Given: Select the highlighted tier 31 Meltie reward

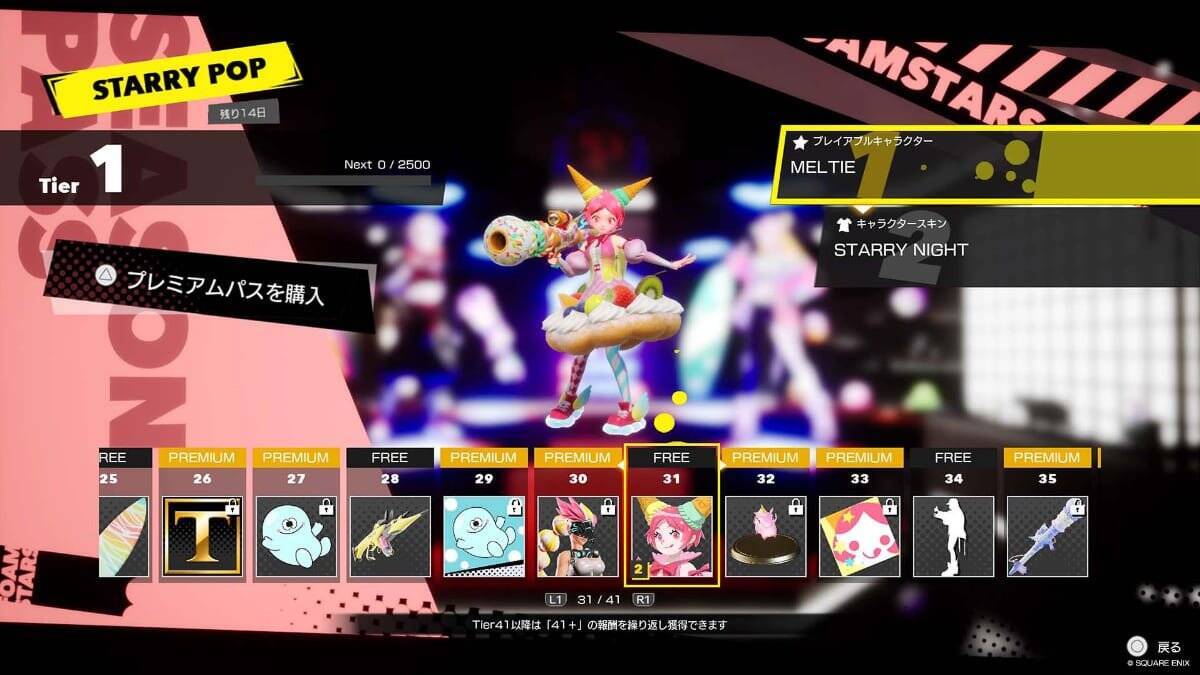Looking at the screenshot, I should (672, 536).
